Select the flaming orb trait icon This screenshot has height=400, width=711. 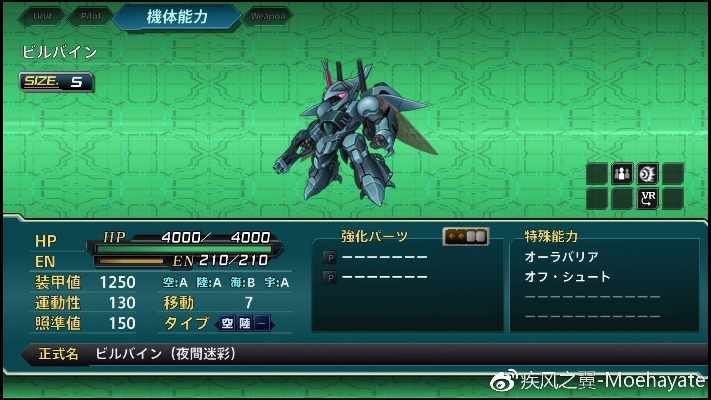(x=647, y=174)
